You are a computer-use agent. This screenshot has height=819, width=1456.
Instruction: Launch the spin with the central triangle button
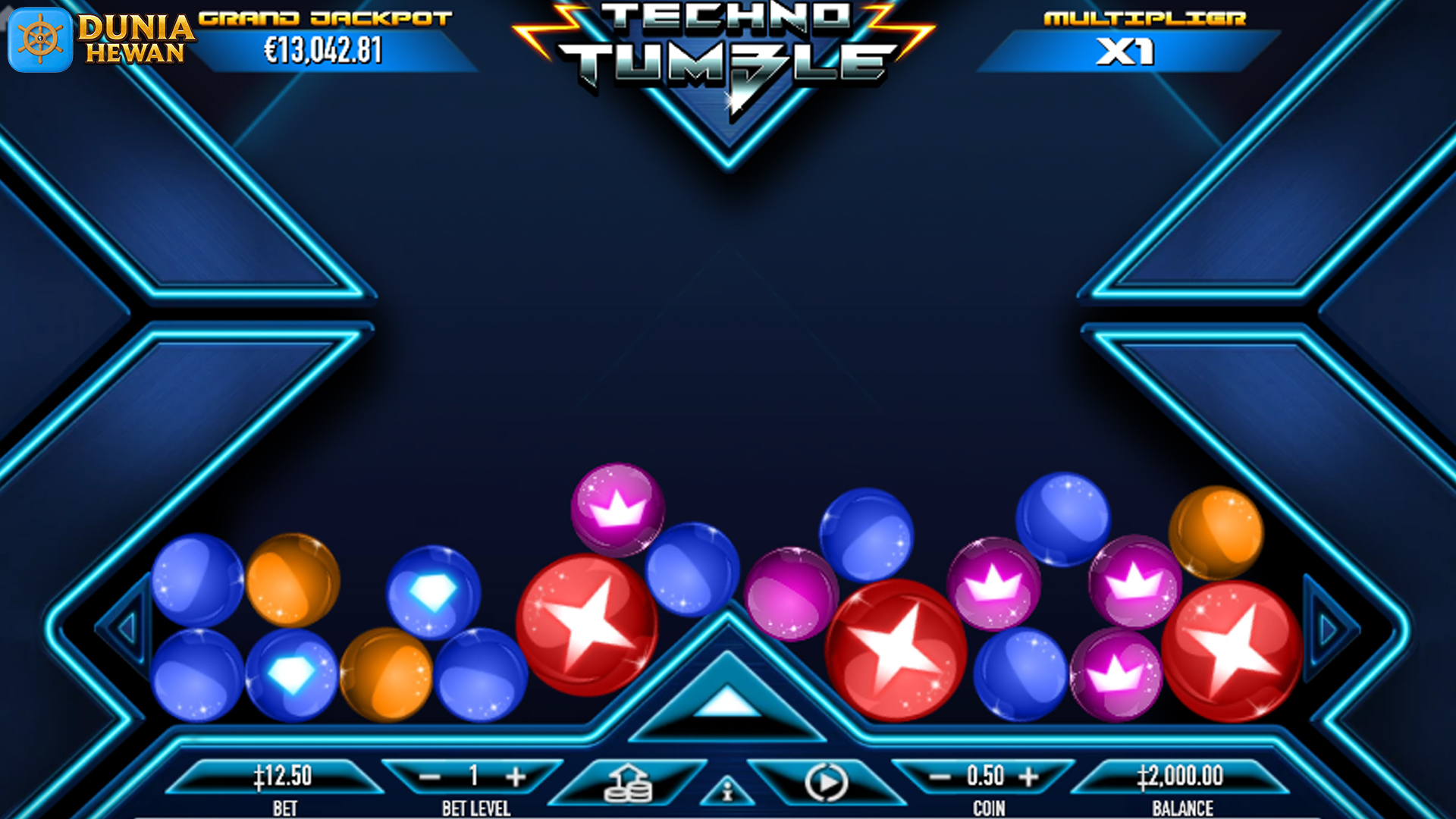[x=726, y=701]
